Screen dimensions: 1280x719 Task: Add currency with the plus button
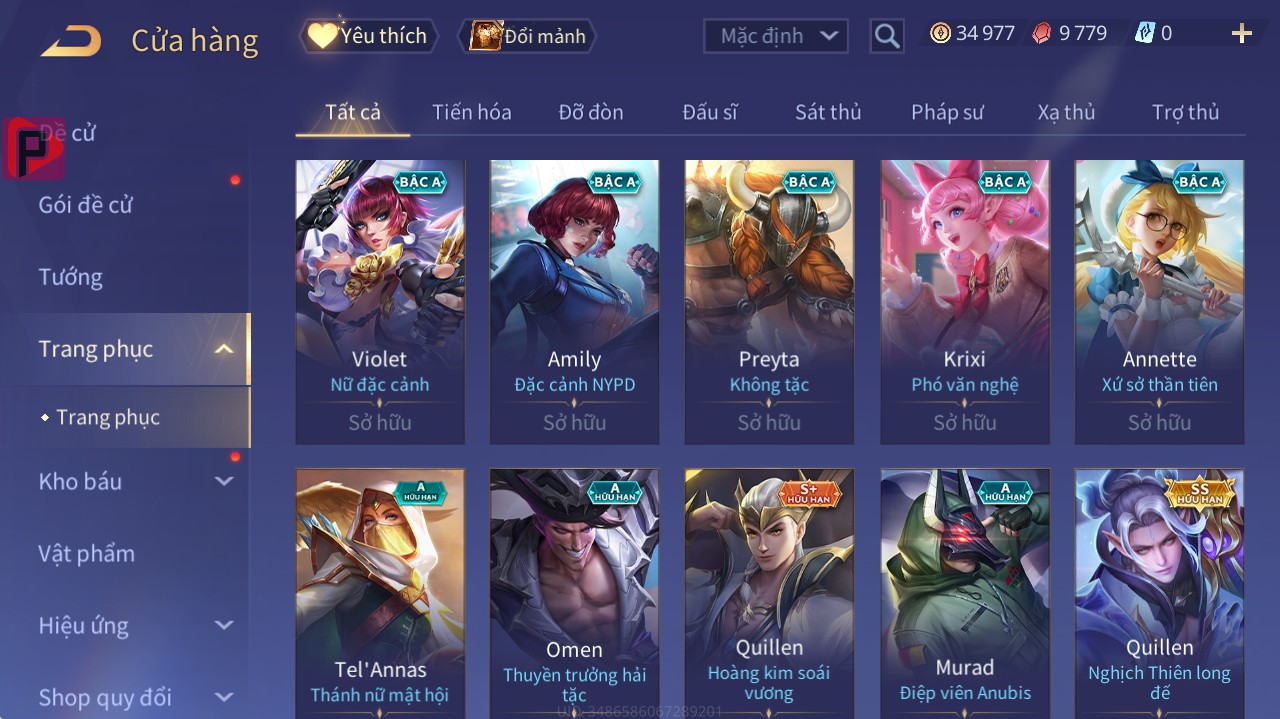click(x=1242, y=34)
